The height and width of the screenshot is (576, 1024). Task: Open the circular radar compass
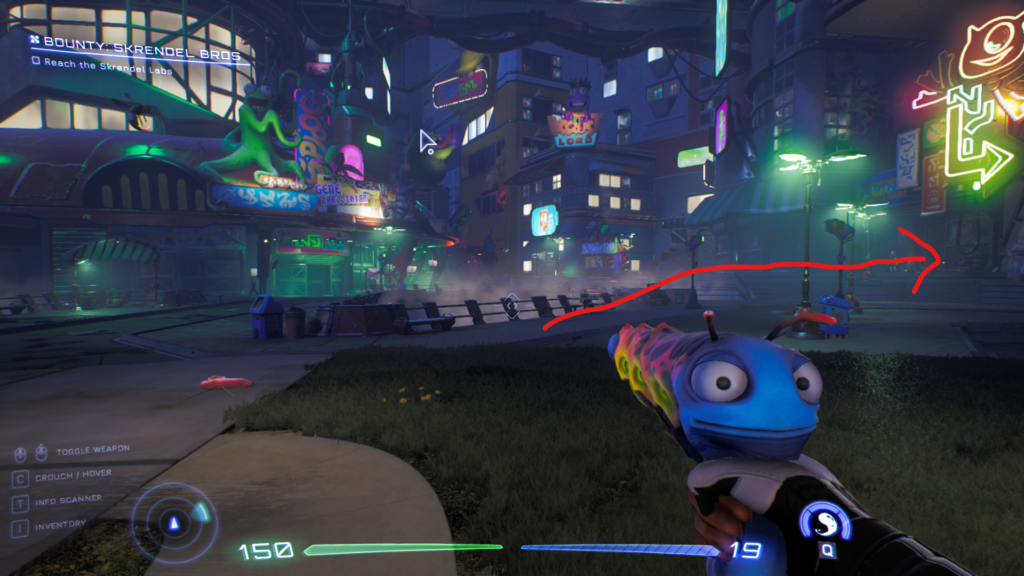tap(174, 520)
